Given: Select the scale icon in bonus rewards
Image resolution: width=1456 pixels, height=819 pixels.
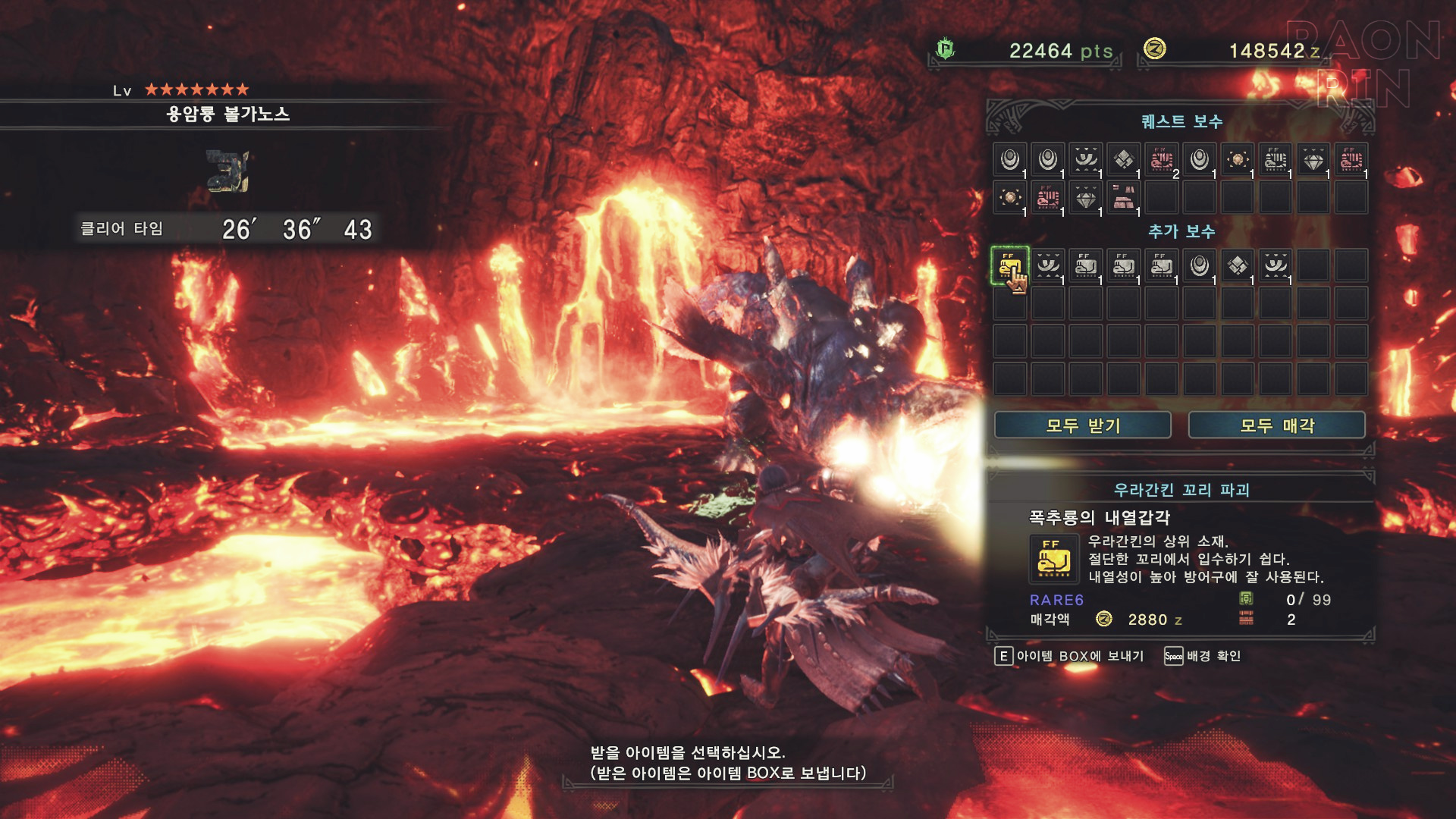Looking at the screenshot, I should click(1237, 266).
